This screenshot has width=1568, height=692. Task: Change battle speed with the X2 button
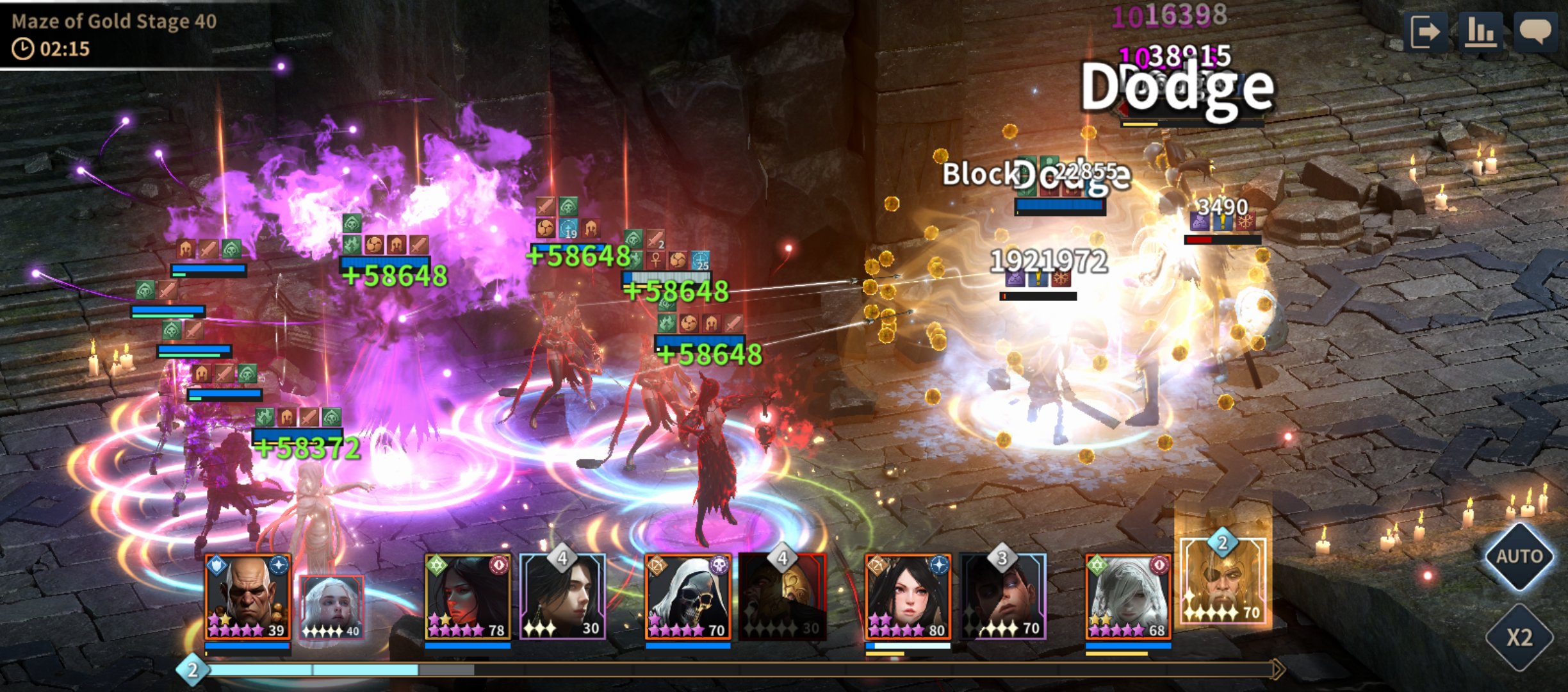coord(1519,637)
